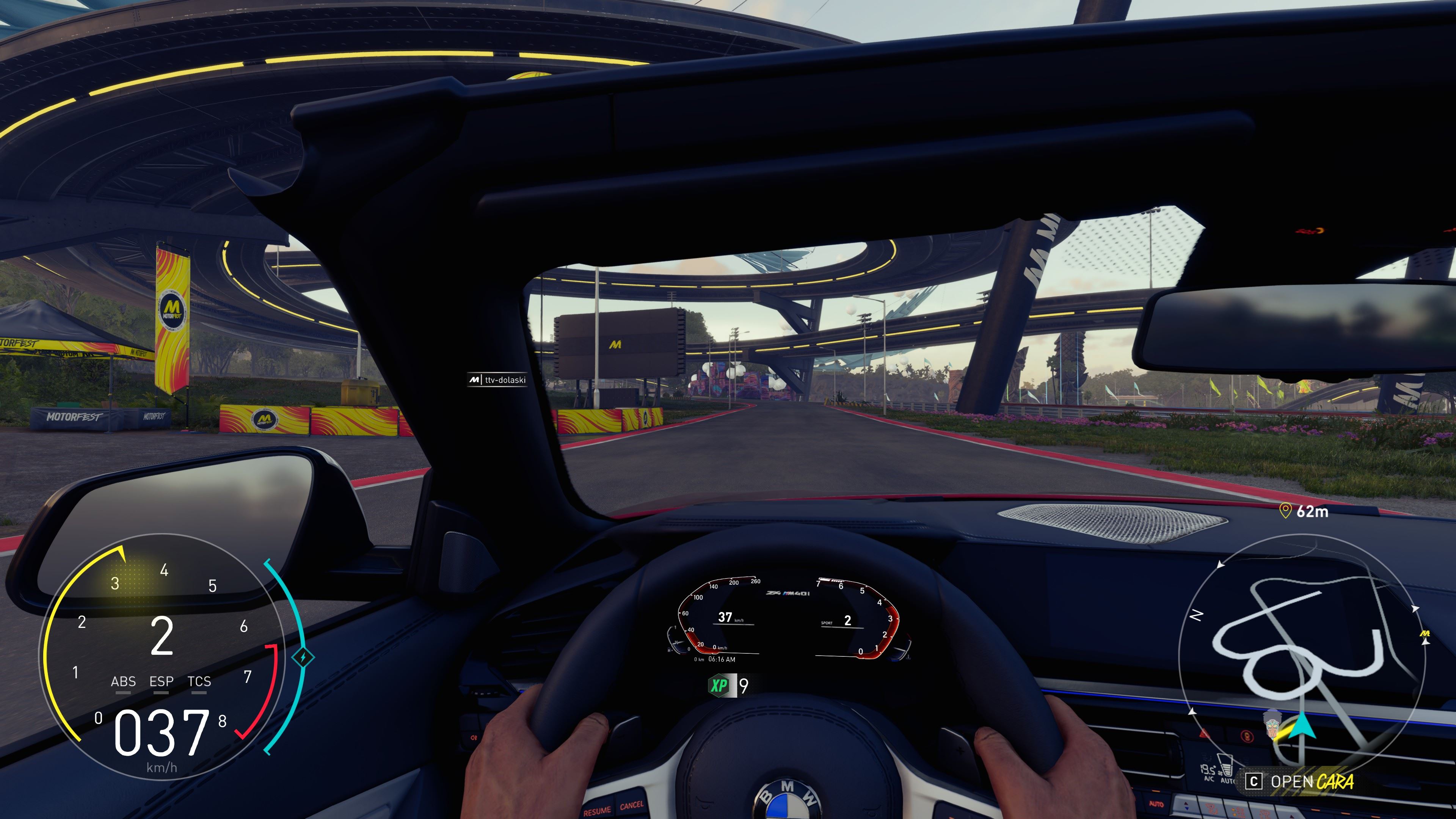Viewport: 1456px width, 819px height.
Task: Click the 62m waypoint pin marker
Action: [1285, 511]
